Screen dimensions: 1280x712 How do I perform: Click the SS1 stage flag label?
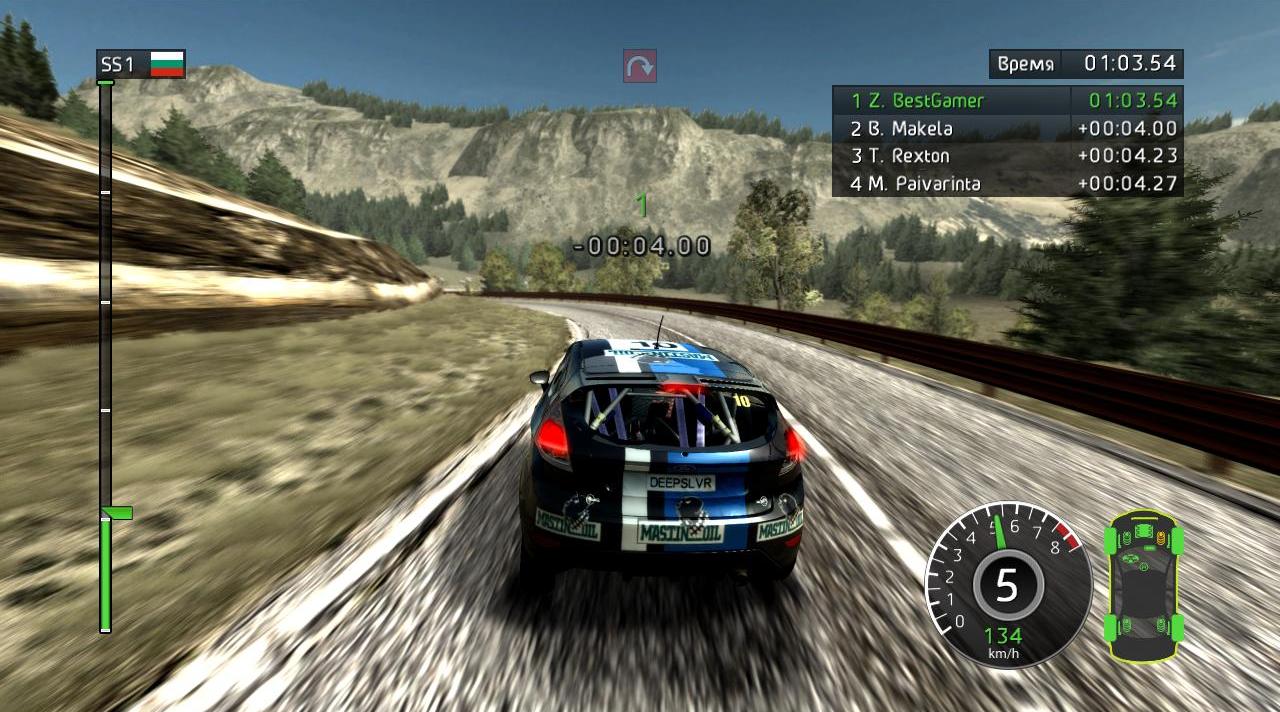tap(141, 65)
